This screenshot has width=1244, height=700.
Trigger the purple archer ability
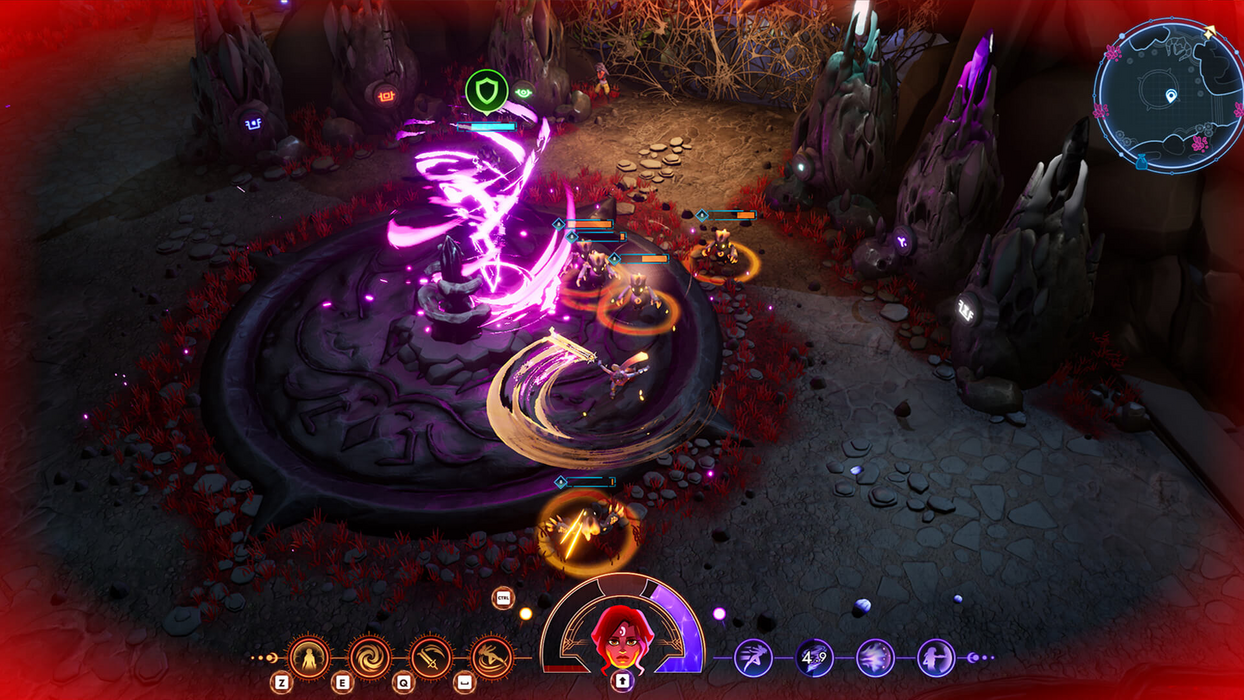point(936,658)
